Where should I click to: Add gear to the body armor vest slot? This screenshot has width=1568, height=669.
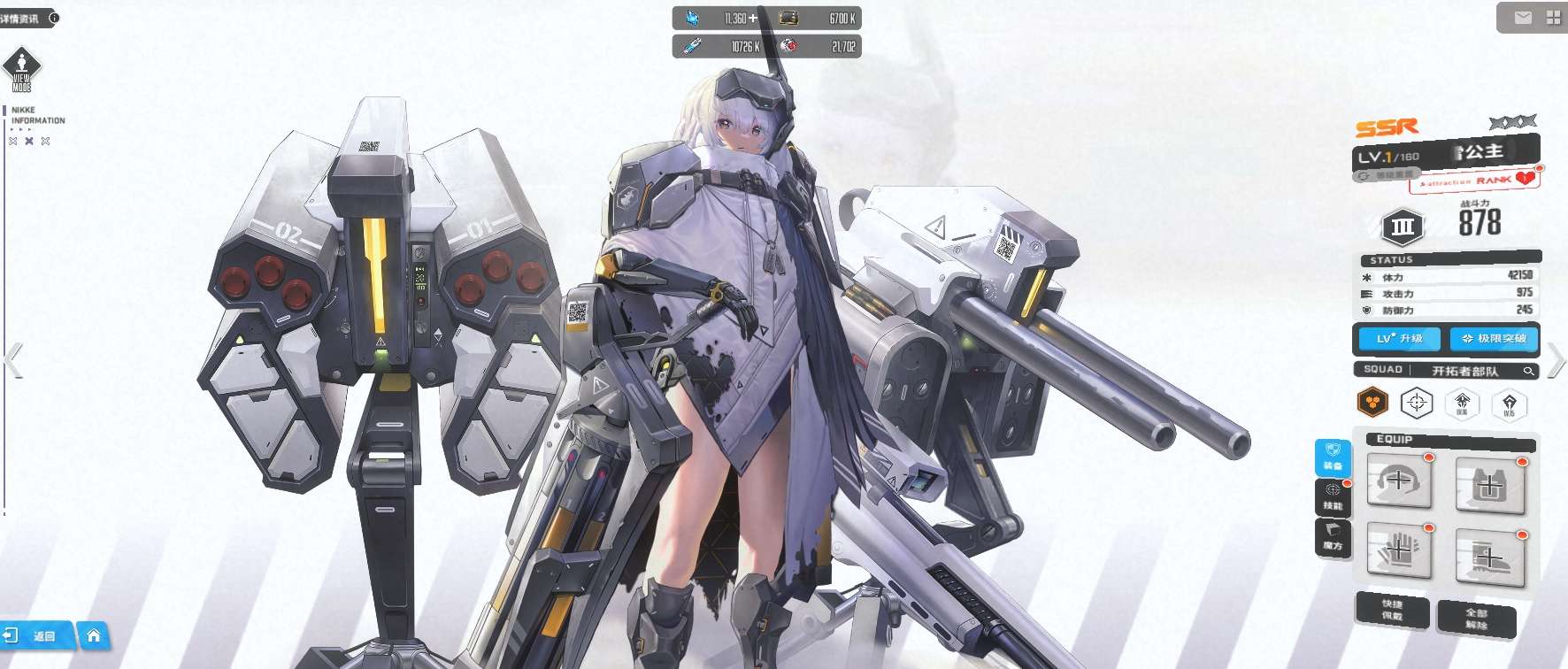pos(1489,486)
